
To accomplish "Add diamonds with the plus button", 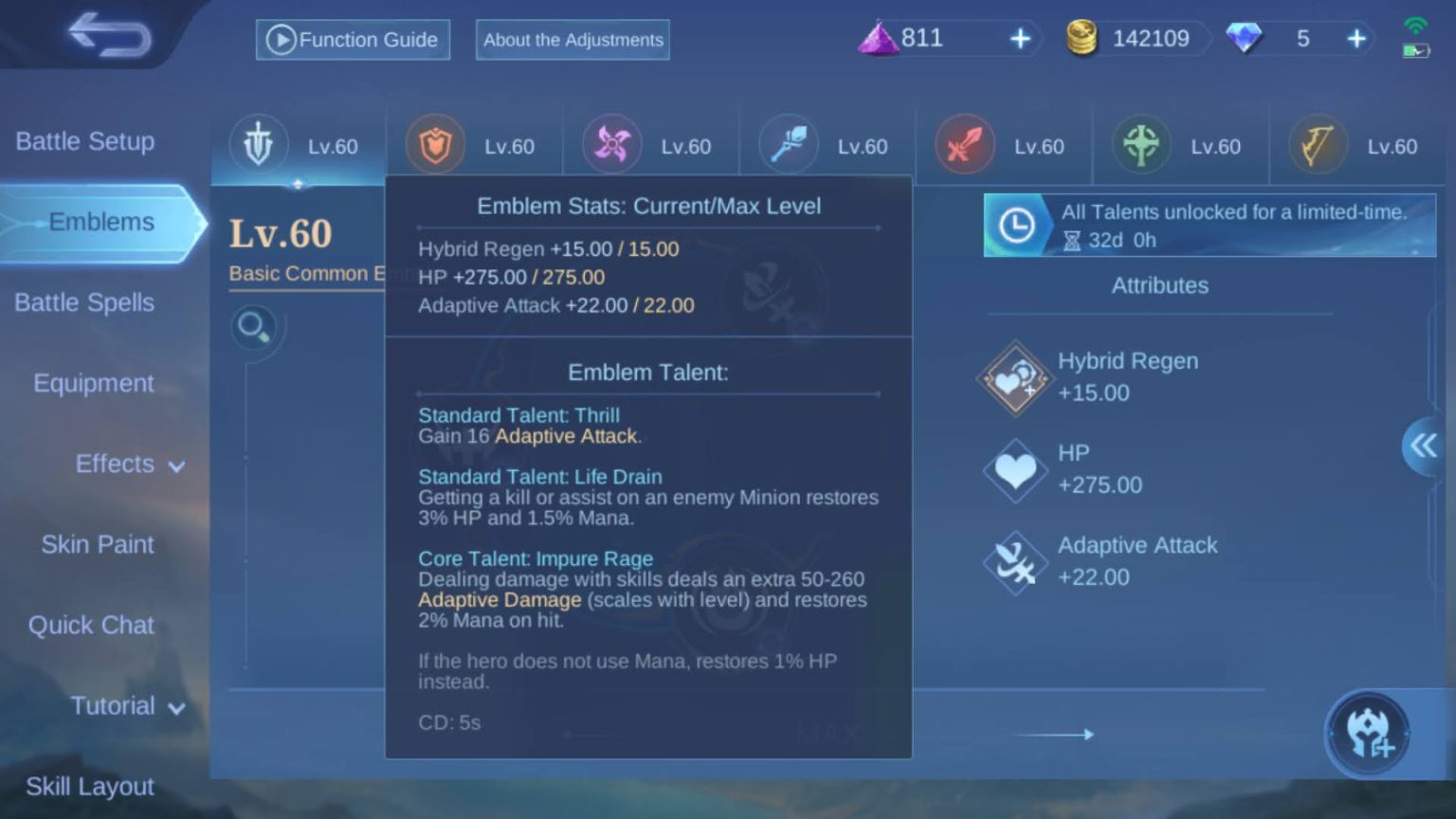I will coord(1357,38).
